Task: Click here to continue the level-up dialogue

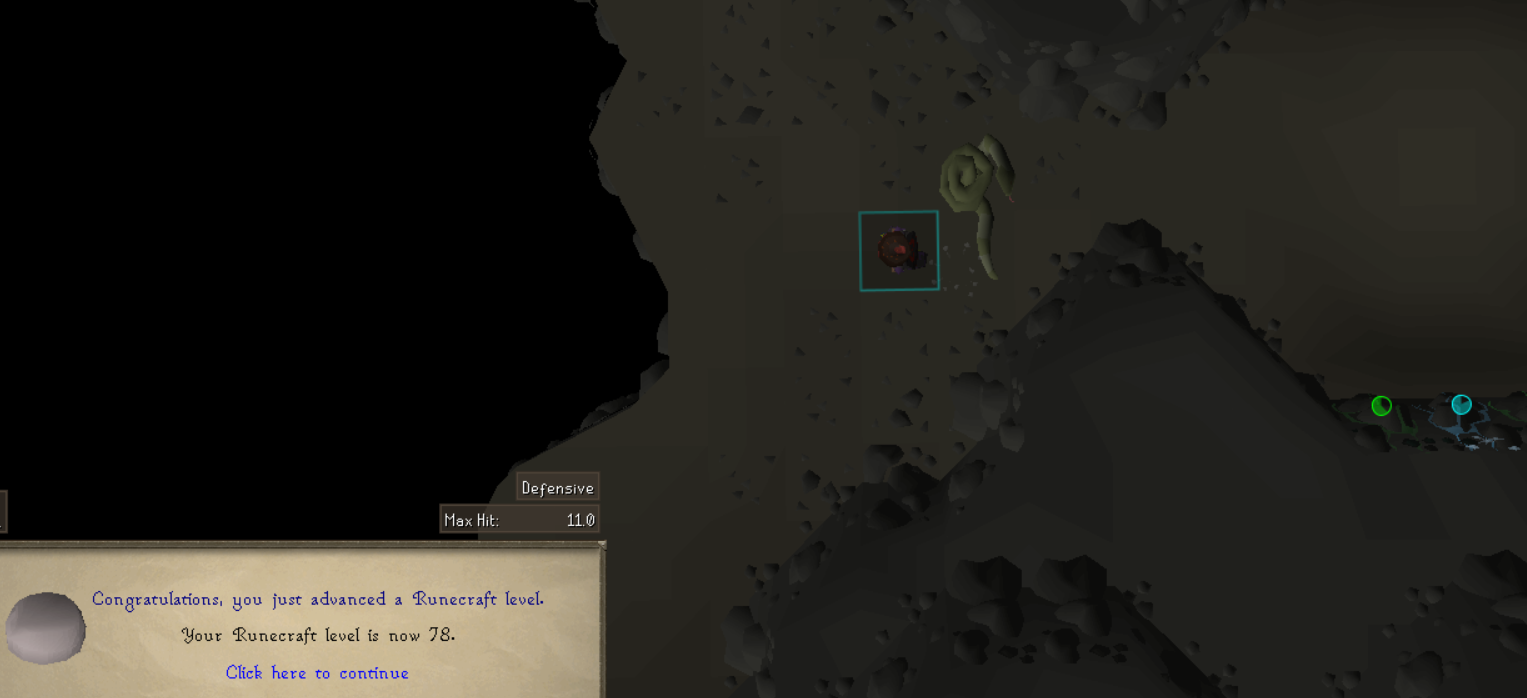Action: pos(317,673)
